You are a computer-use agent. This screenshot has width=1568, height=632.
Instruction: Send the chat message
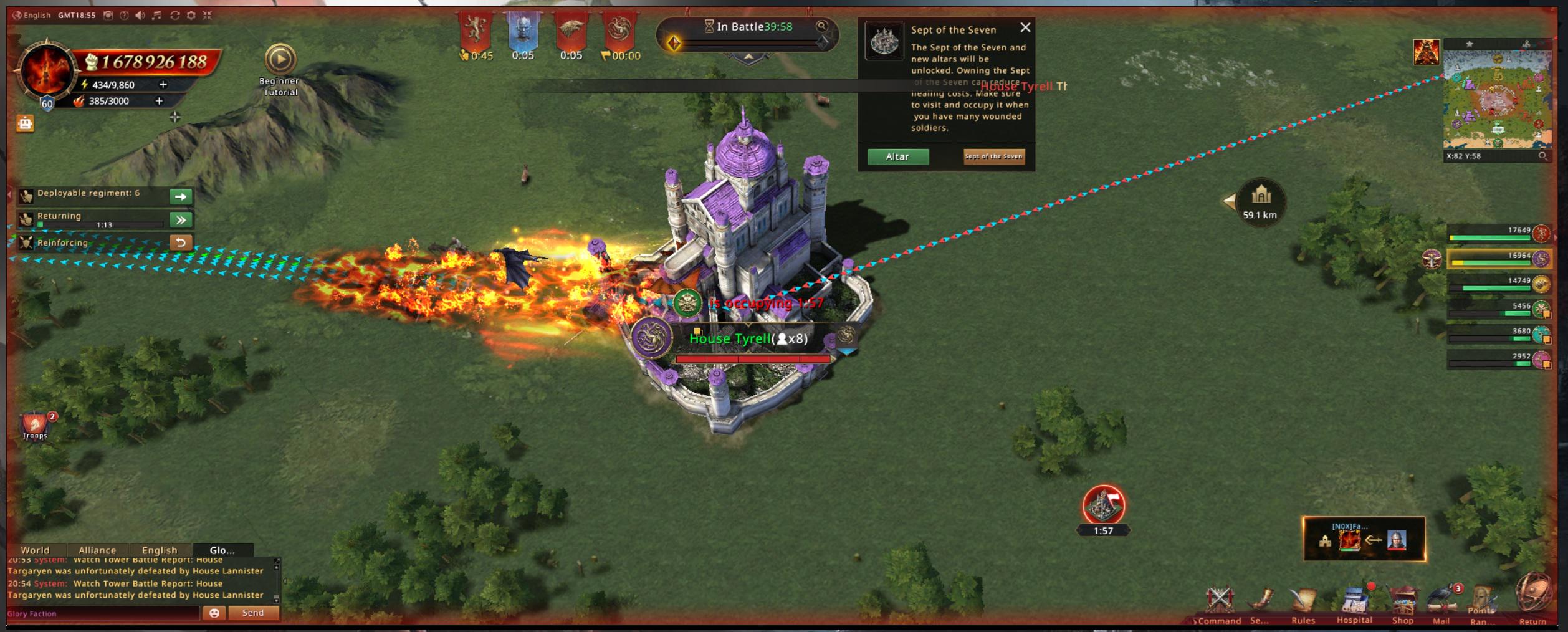[253, 613]
